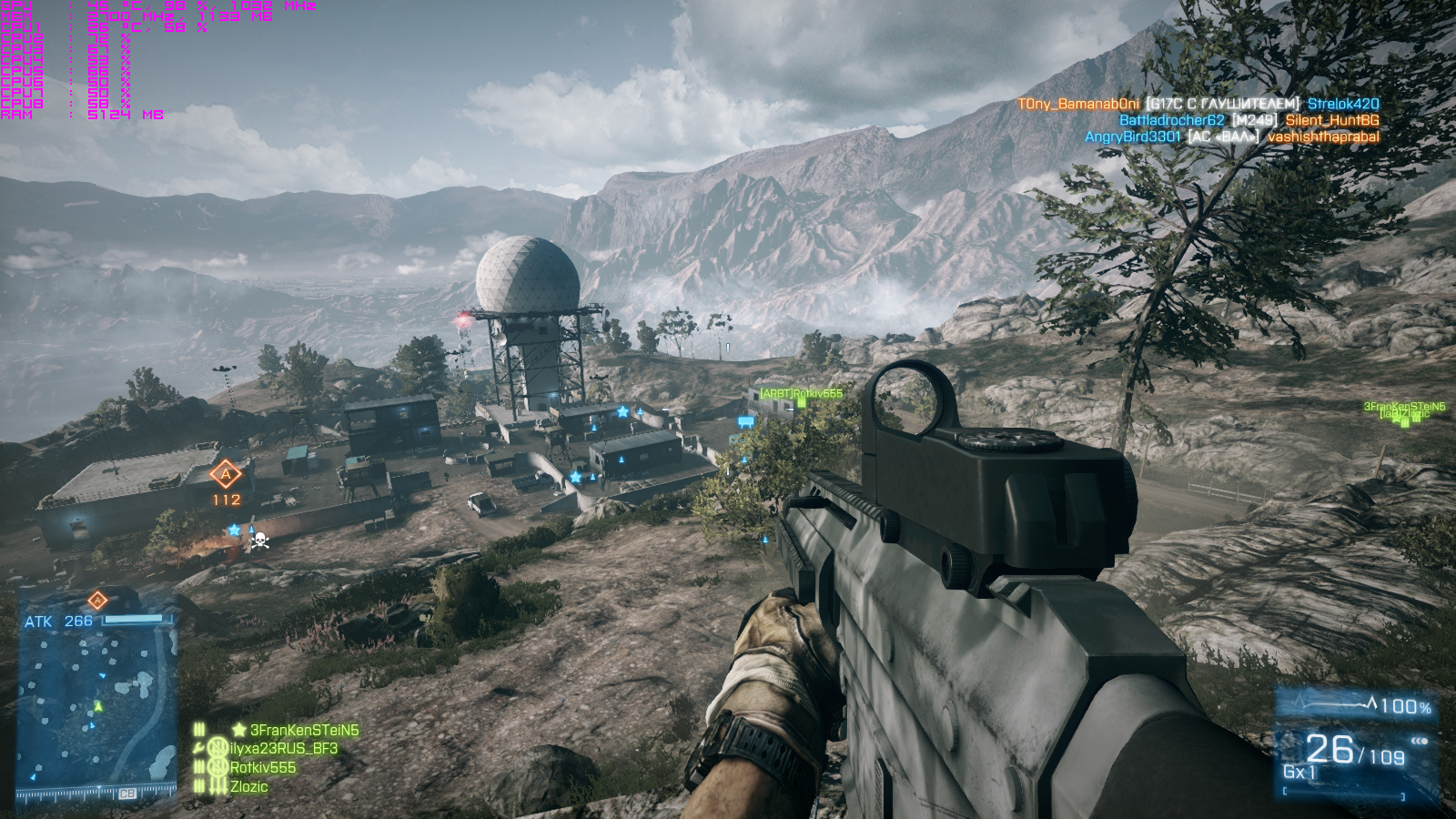
Task: Select squad member Rotkiv555 in squad list
Action: pos(263,767)
